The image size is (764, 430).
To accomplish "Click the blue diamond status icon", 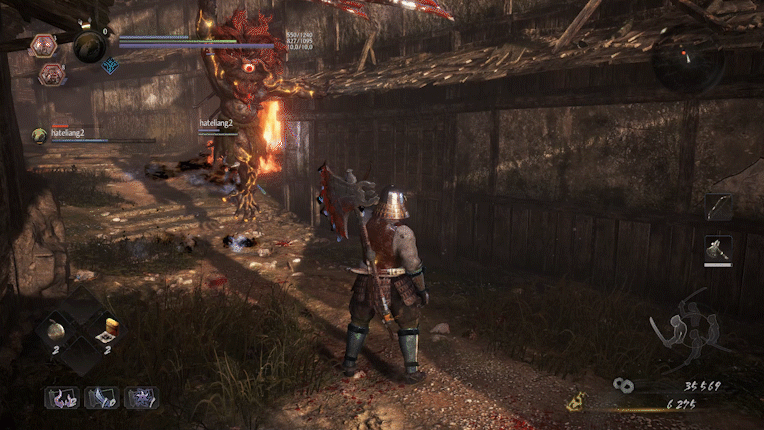I will (110, 66).
